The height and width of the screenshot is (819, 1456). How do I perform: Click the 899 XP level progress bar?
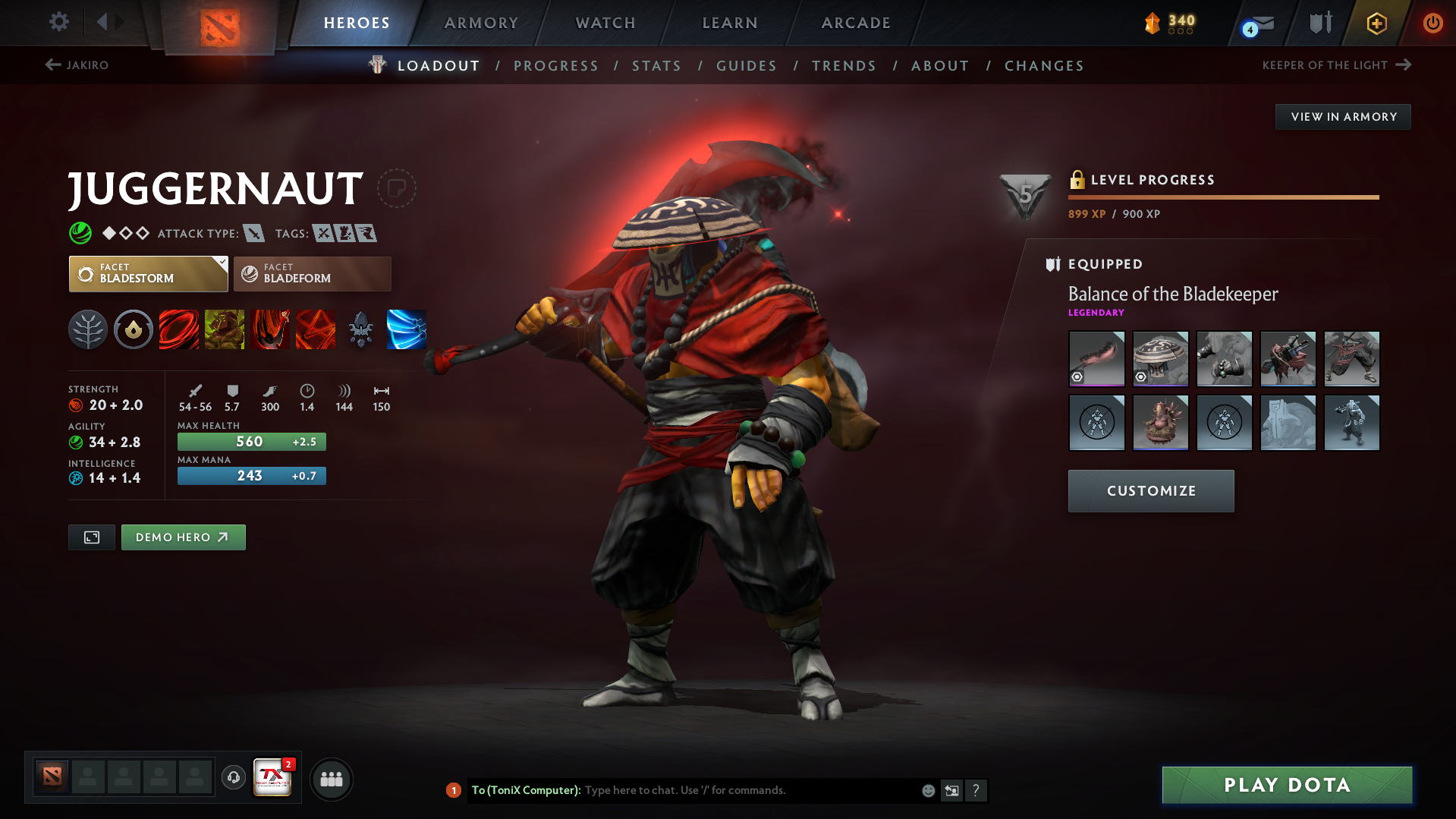(1223, 197)
